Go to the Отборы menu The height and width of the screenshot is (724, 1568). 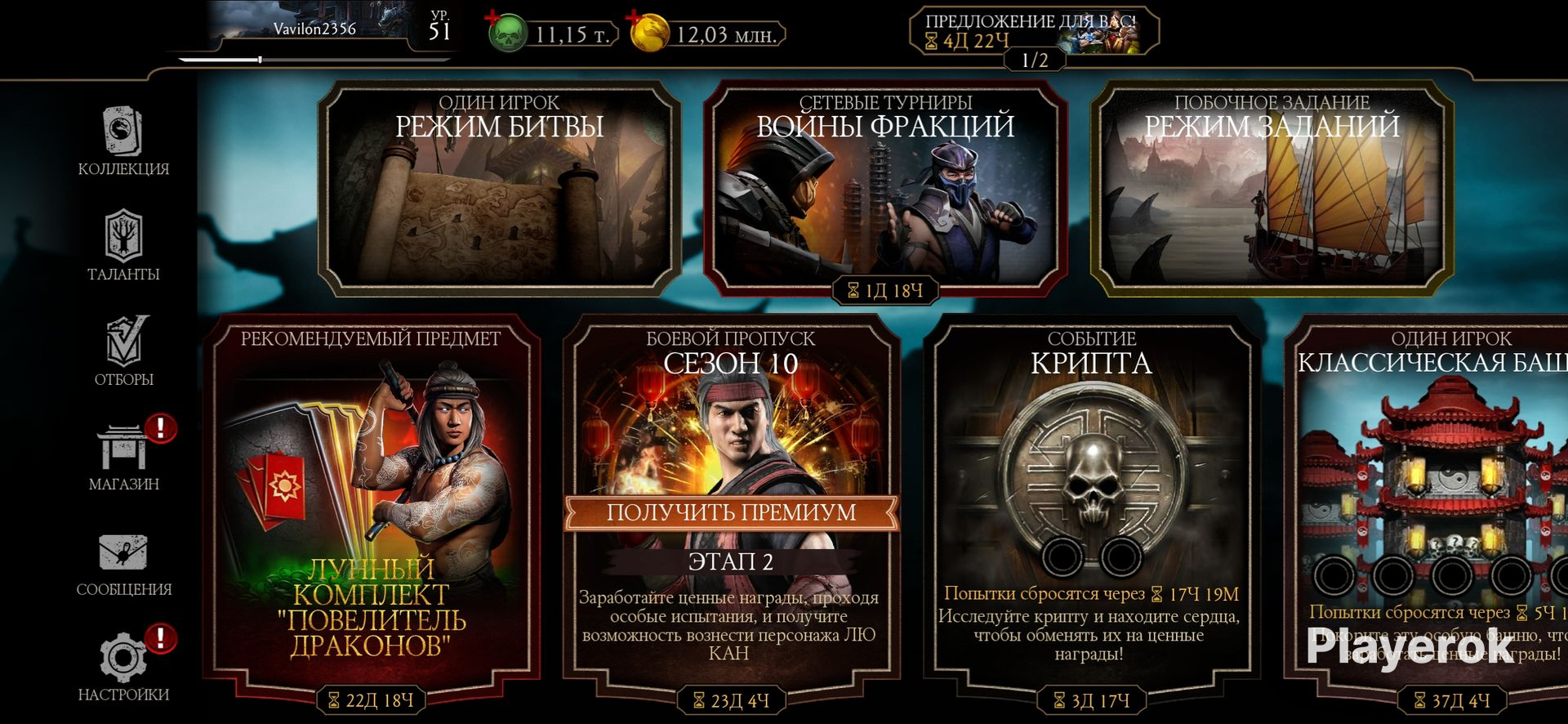click(x=123, y=351)
